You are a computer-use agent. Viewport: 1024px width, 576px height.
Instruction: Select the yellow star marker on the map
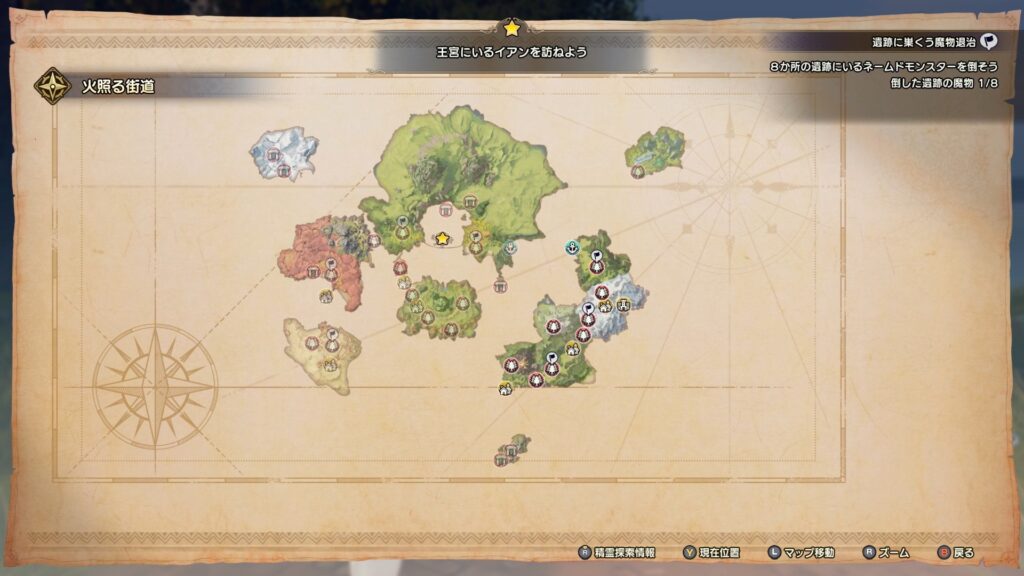click(x=442, y=239)
